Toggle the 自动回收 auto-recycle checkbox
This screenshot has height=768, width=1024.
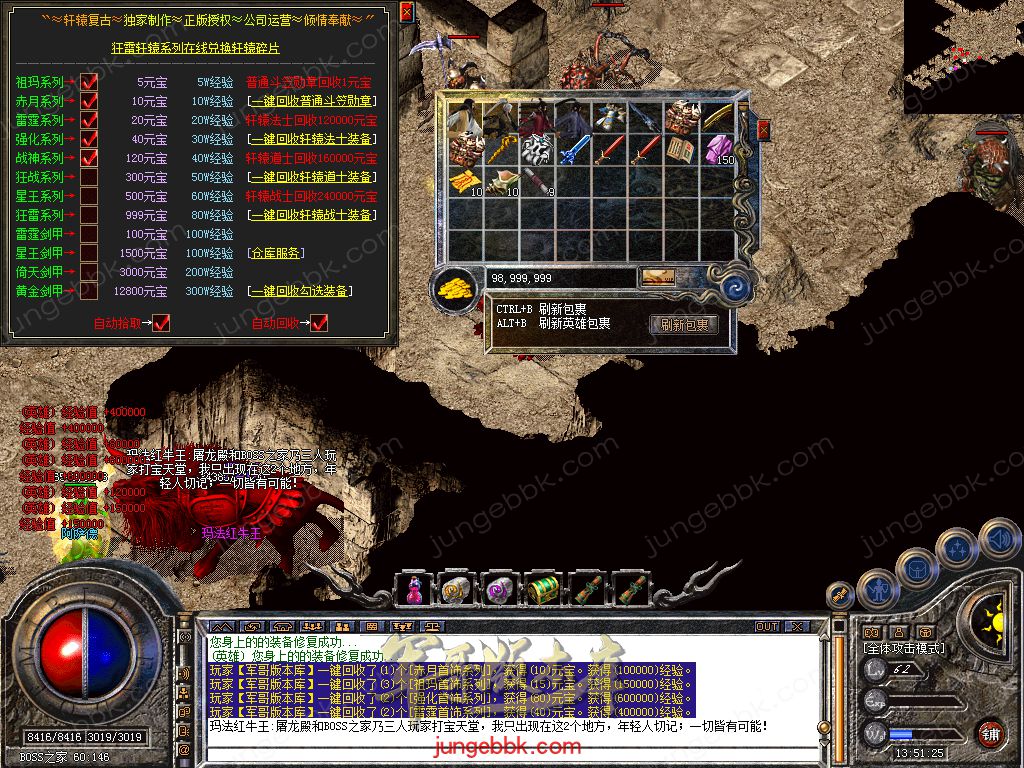pyautogui.click(x=319, y=322)
